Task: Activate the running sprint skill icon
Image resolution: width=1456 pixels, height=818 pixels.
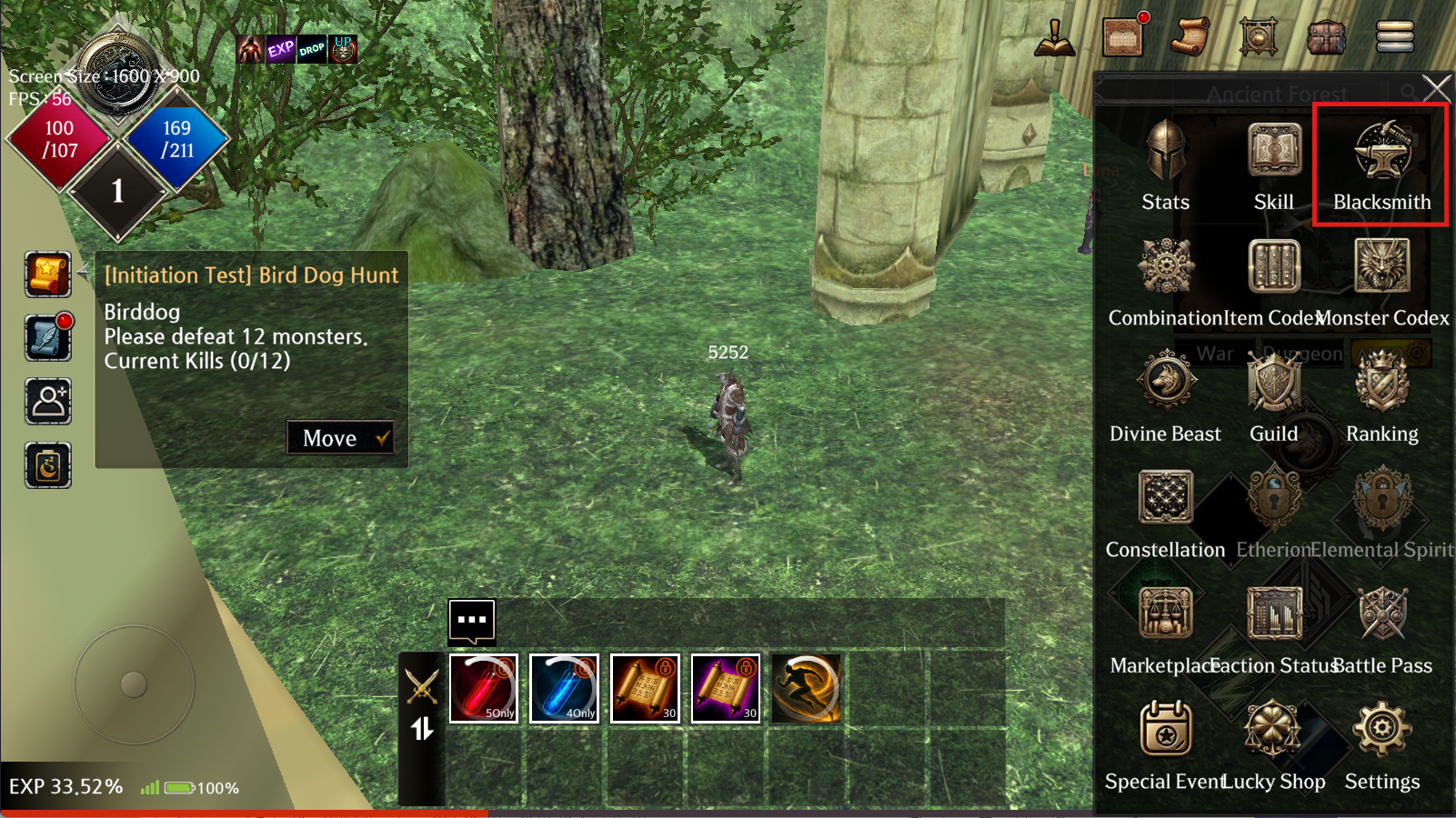Action: 806,688
